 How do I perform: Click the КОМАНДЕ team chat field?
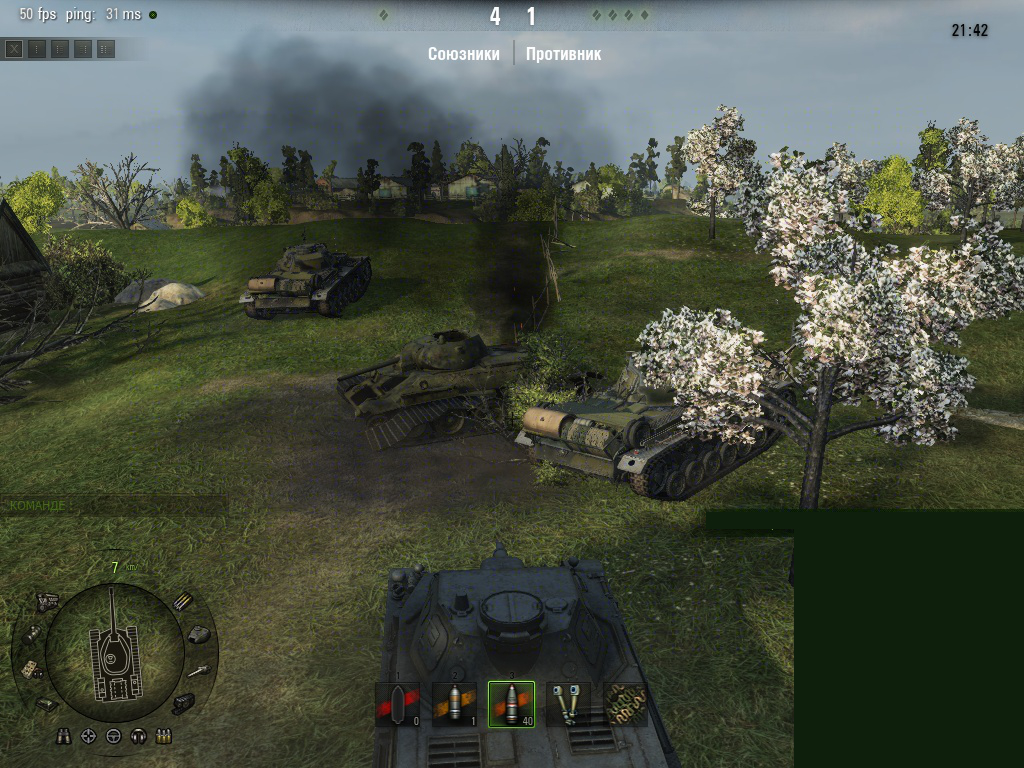click(x=113, y=505)
